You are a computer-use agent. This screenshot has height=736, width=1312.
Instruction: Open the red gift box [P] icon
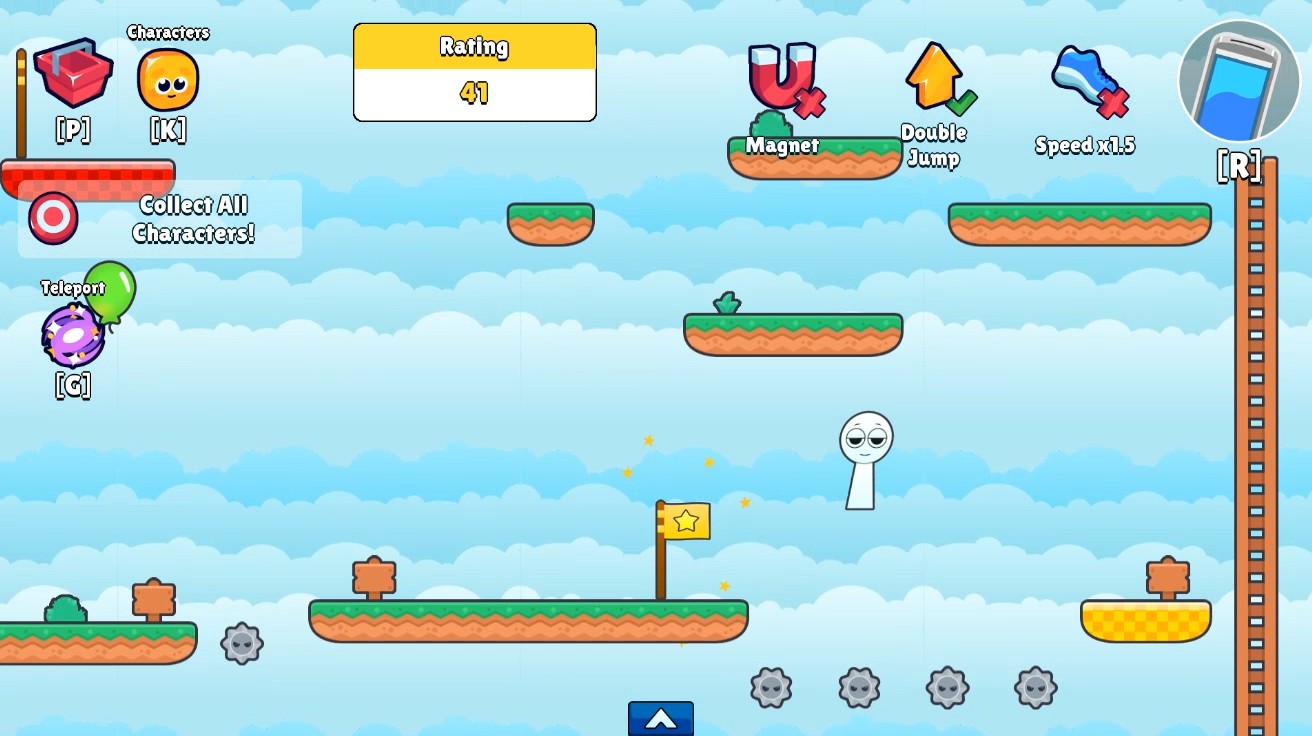point(72,73)
